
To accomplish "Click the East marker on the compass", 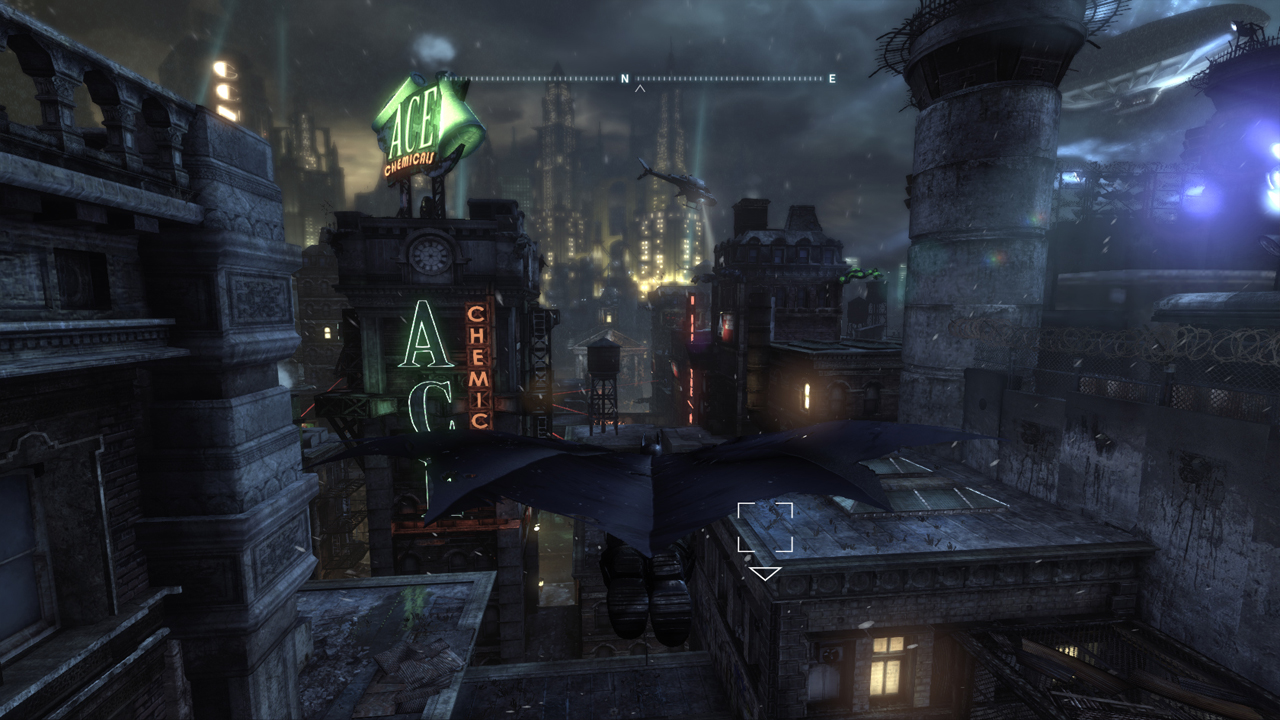I will pos(832,78).
